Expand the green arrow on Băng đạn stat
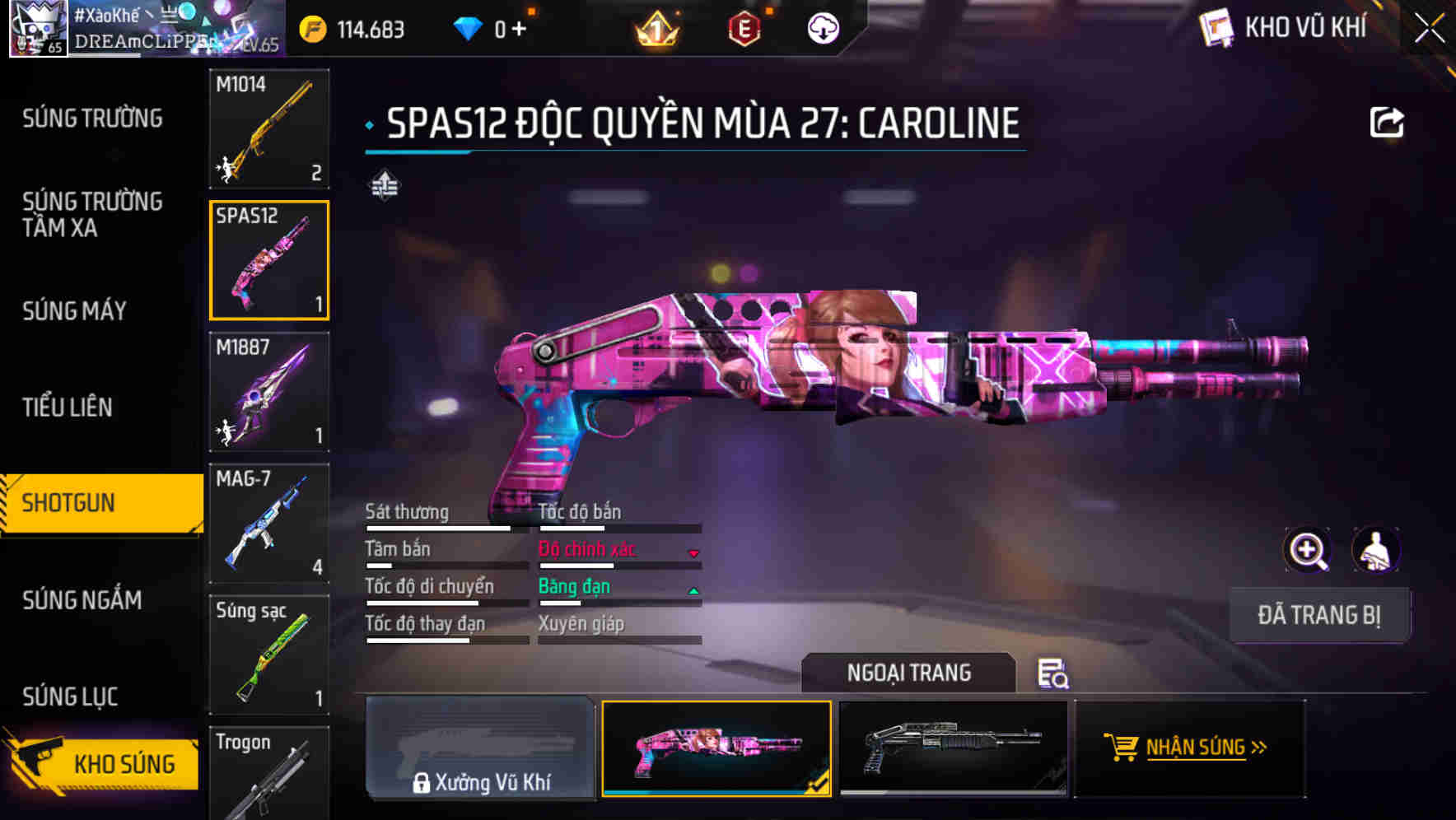This screenshot has width=1456, height=820. pos(693,590)
